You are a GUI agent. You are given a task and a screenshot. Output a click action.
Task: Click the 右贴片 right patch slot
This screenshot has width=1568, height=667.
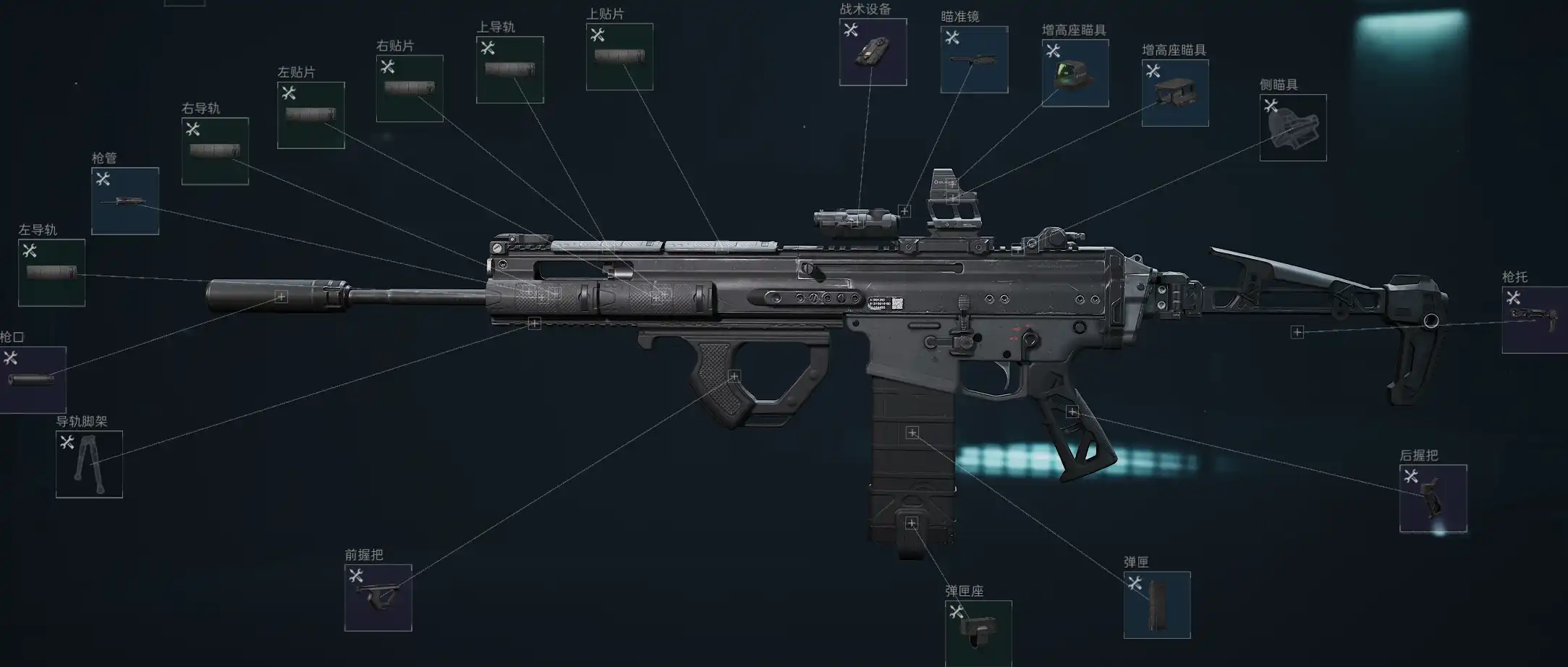[x=410, y=88]
